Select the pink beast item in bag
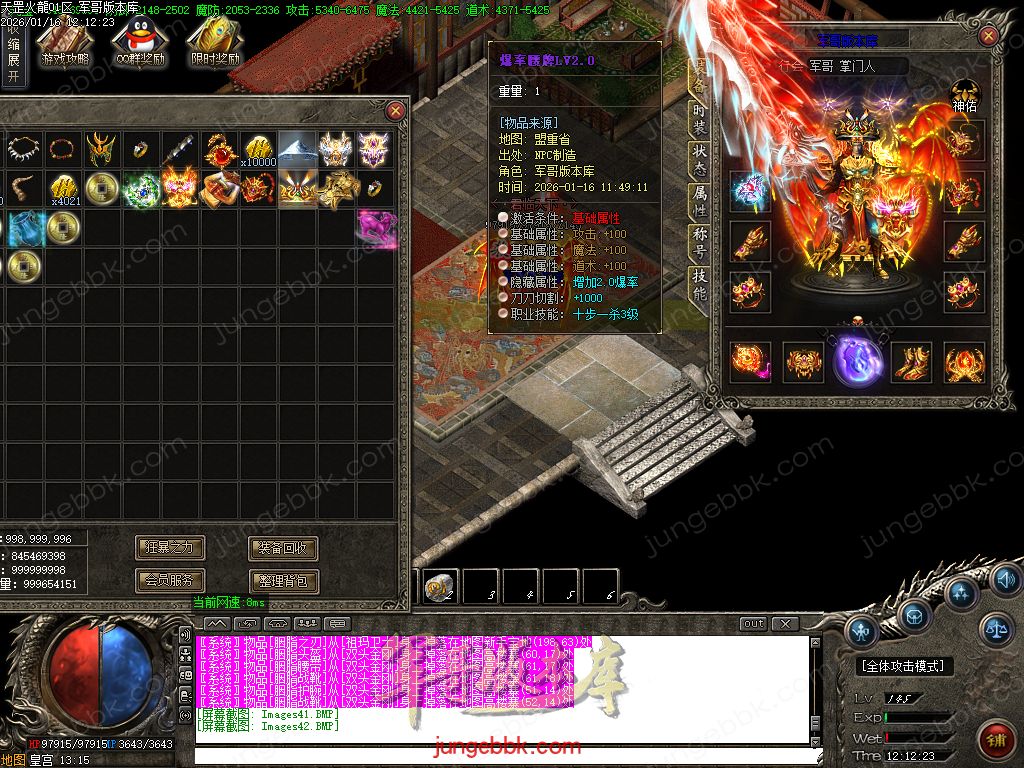1024x768 pixels. point(377,227)
